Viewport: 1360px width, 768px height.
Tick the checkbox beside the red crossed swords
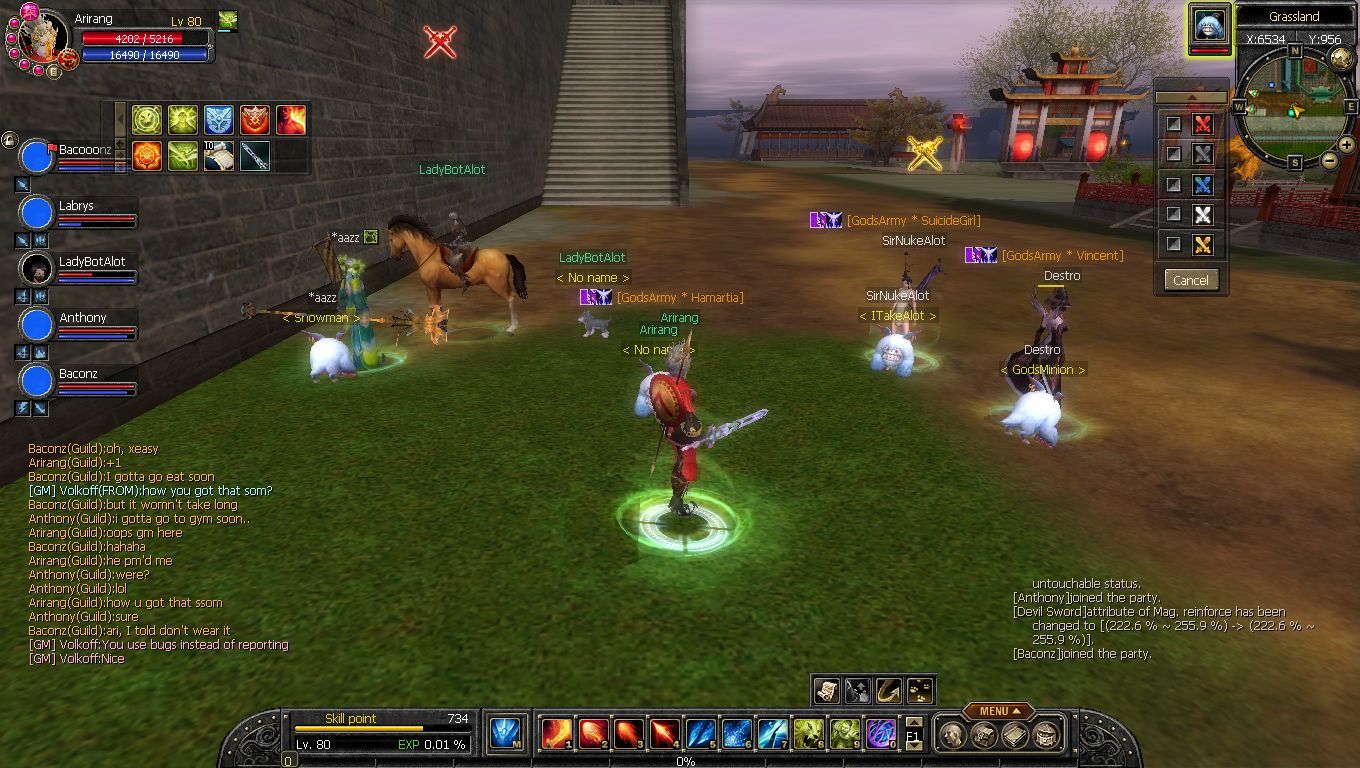pos(1174,124)
